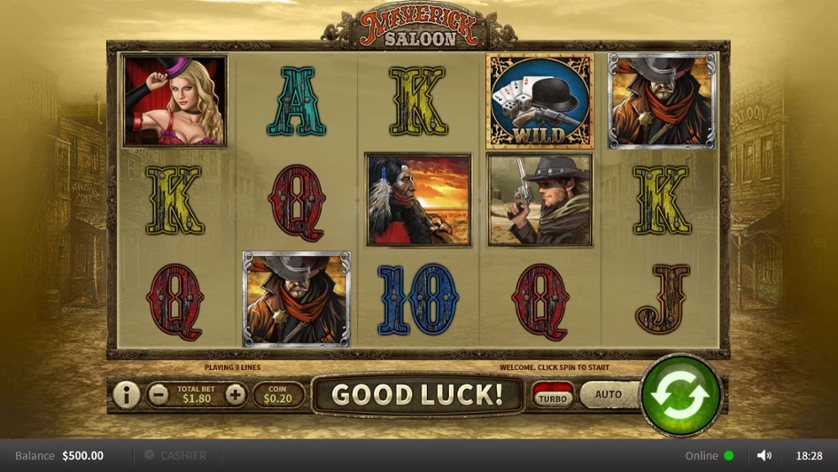Mute sound with the speaker icon
The height and width of the screenshot is (472, 838).
(764, 456)
